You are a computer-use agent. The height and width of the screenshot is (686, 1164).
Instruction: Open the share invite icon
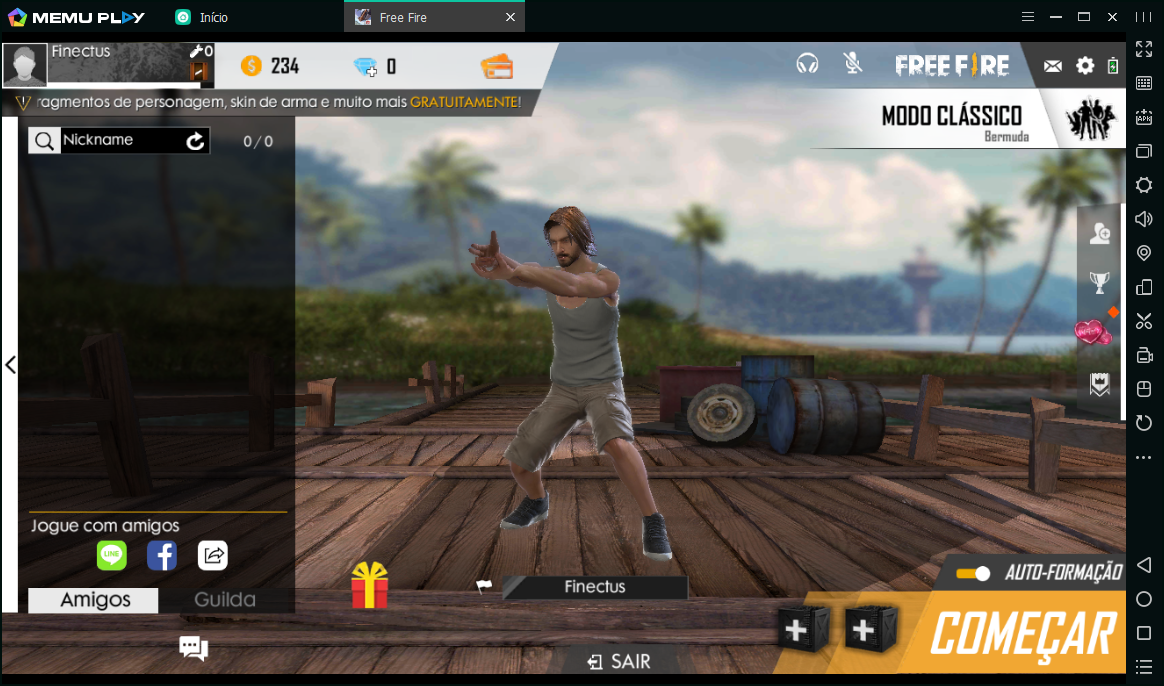click(213, 555)
